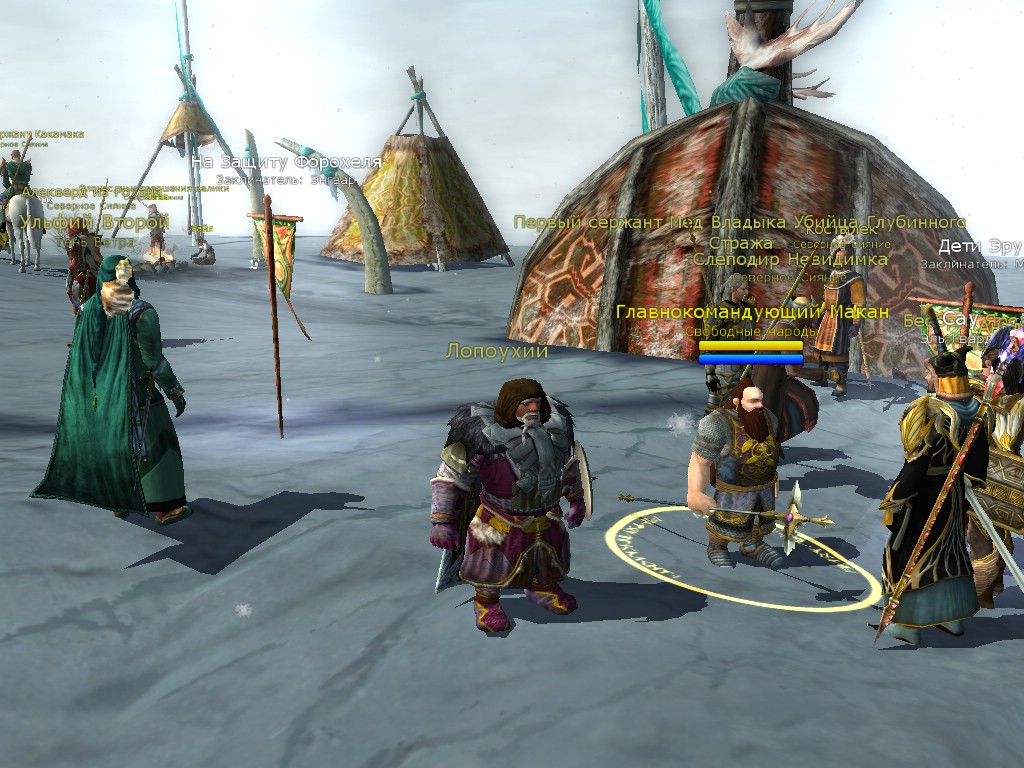1024x768 pixels.
Task: Click the Слеподир Невидимка name label
Action: click(x=790, y=260)
